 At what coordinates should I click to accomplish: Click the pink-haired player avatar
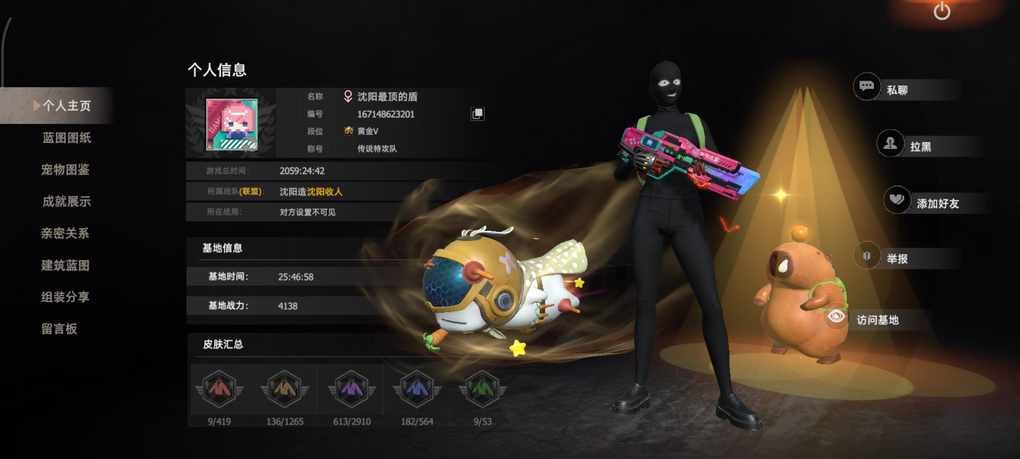click(233, 125)
